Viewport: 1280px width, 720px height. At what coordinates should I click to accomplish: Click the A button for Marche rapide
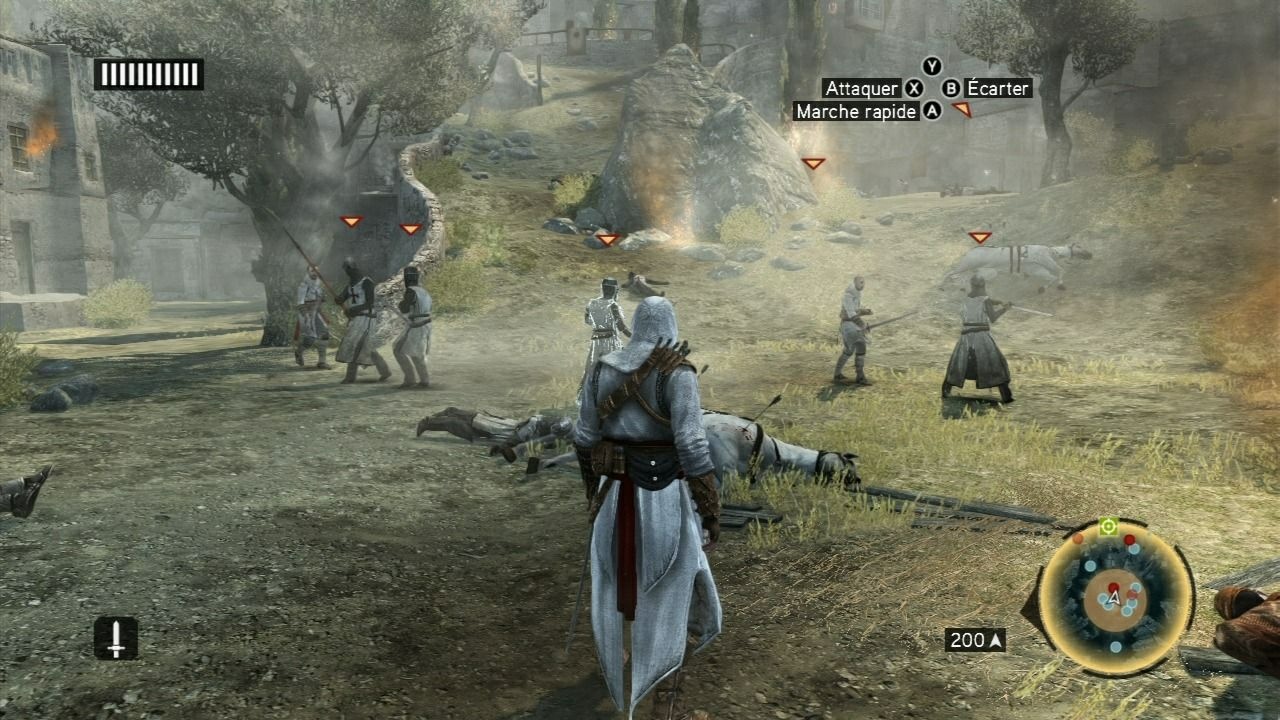[x=931, y=111]
